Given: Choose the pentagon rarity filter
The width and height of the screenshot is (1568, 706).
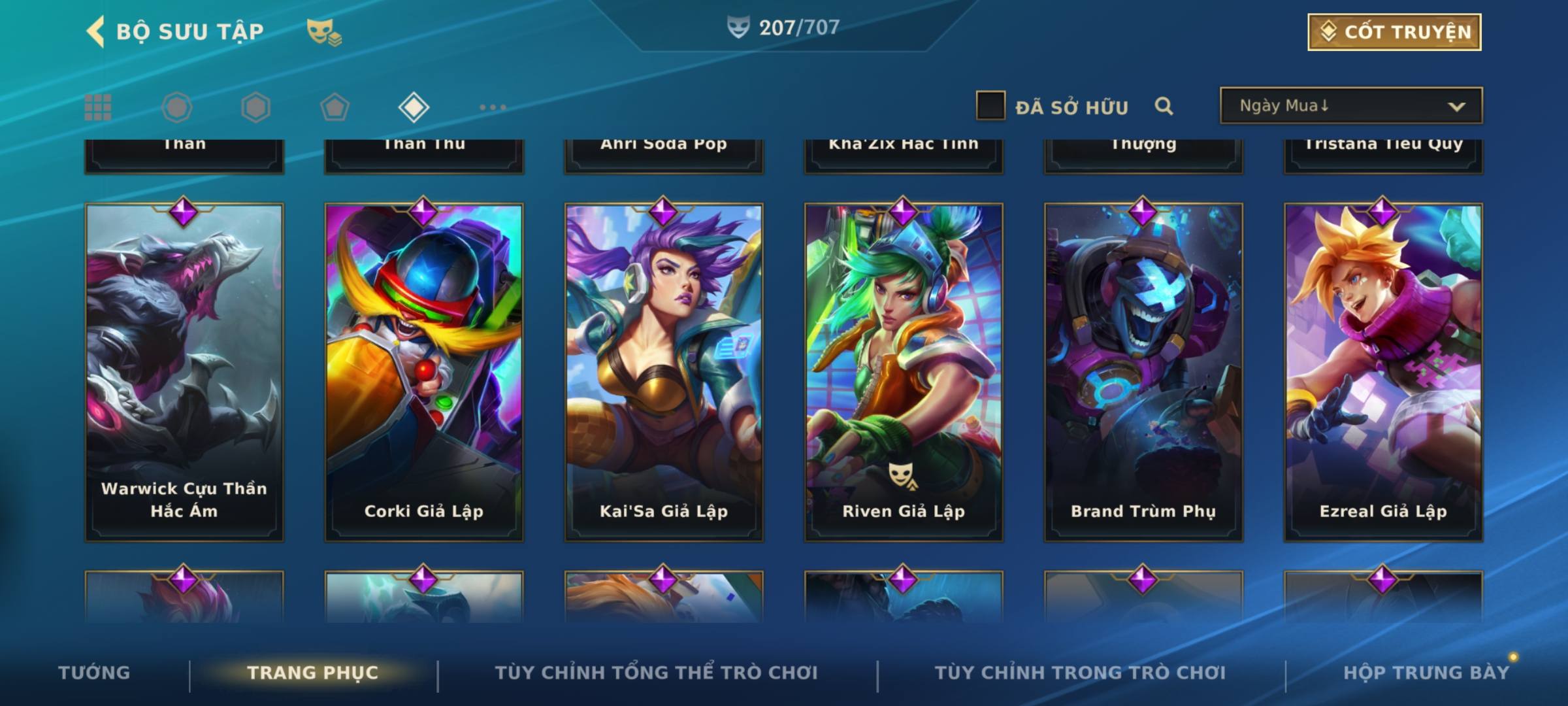Looking at the screenshot, I should tap(335, 107).
